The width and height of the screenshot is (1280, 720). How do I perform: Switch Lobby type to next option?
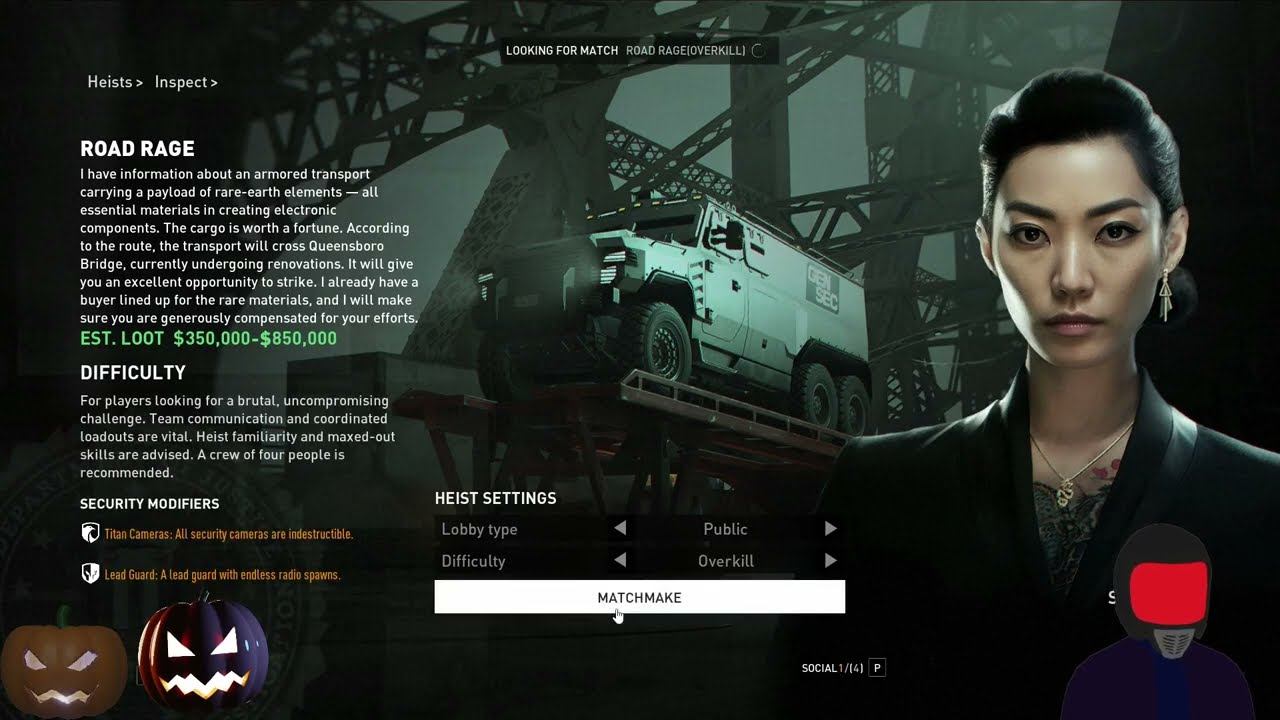pos(830,528)
